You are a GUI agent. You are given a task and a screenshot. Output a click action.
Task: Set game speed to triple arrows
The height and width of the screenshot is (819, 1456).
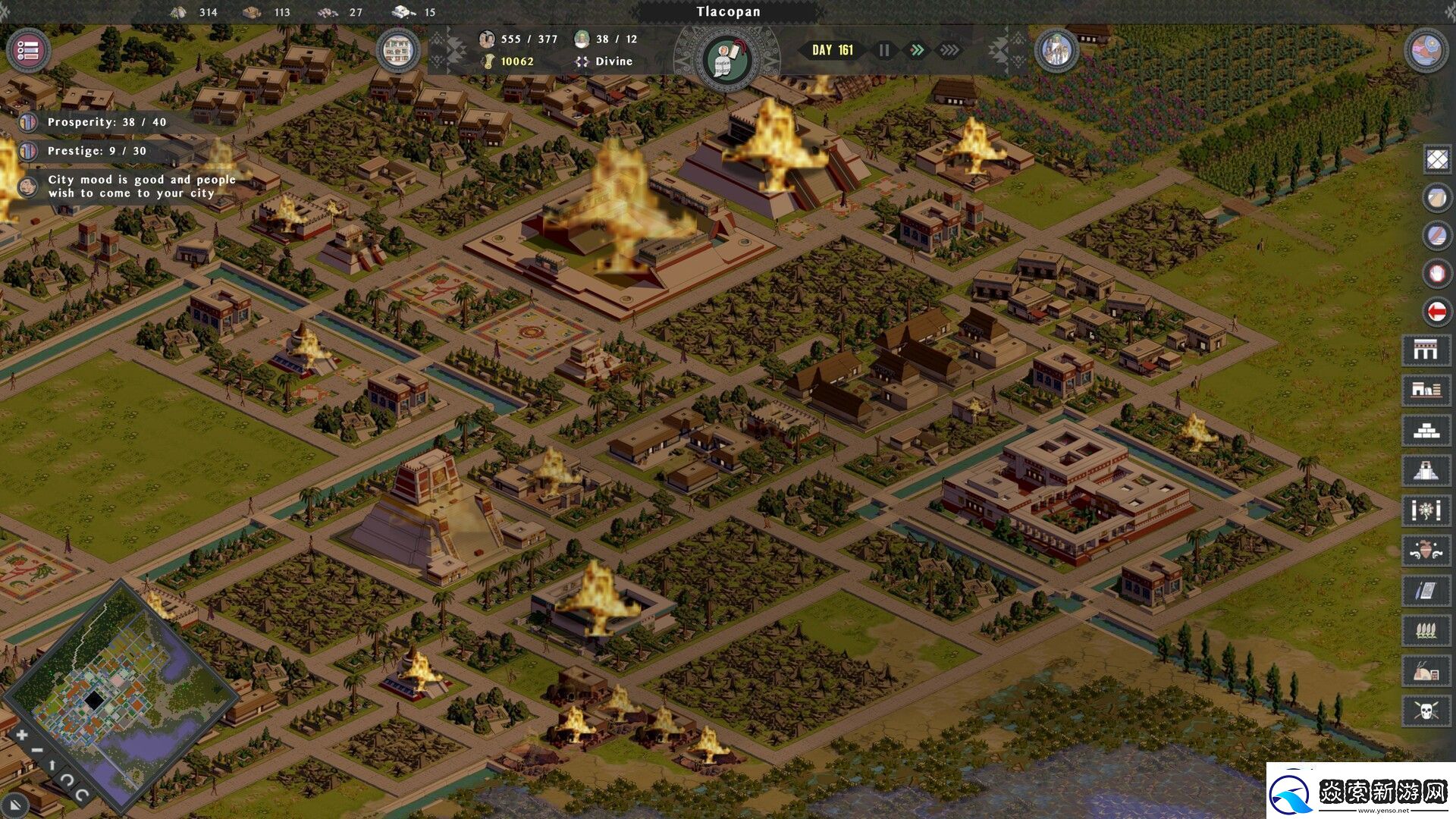(949, 50)
